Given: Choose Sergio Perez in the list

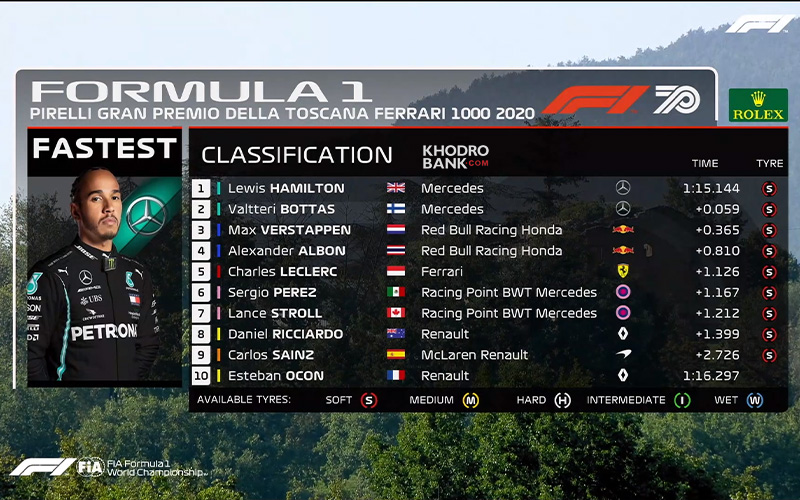Looking at the screenshot, I should pyautogui.click(x=272, y=293).
